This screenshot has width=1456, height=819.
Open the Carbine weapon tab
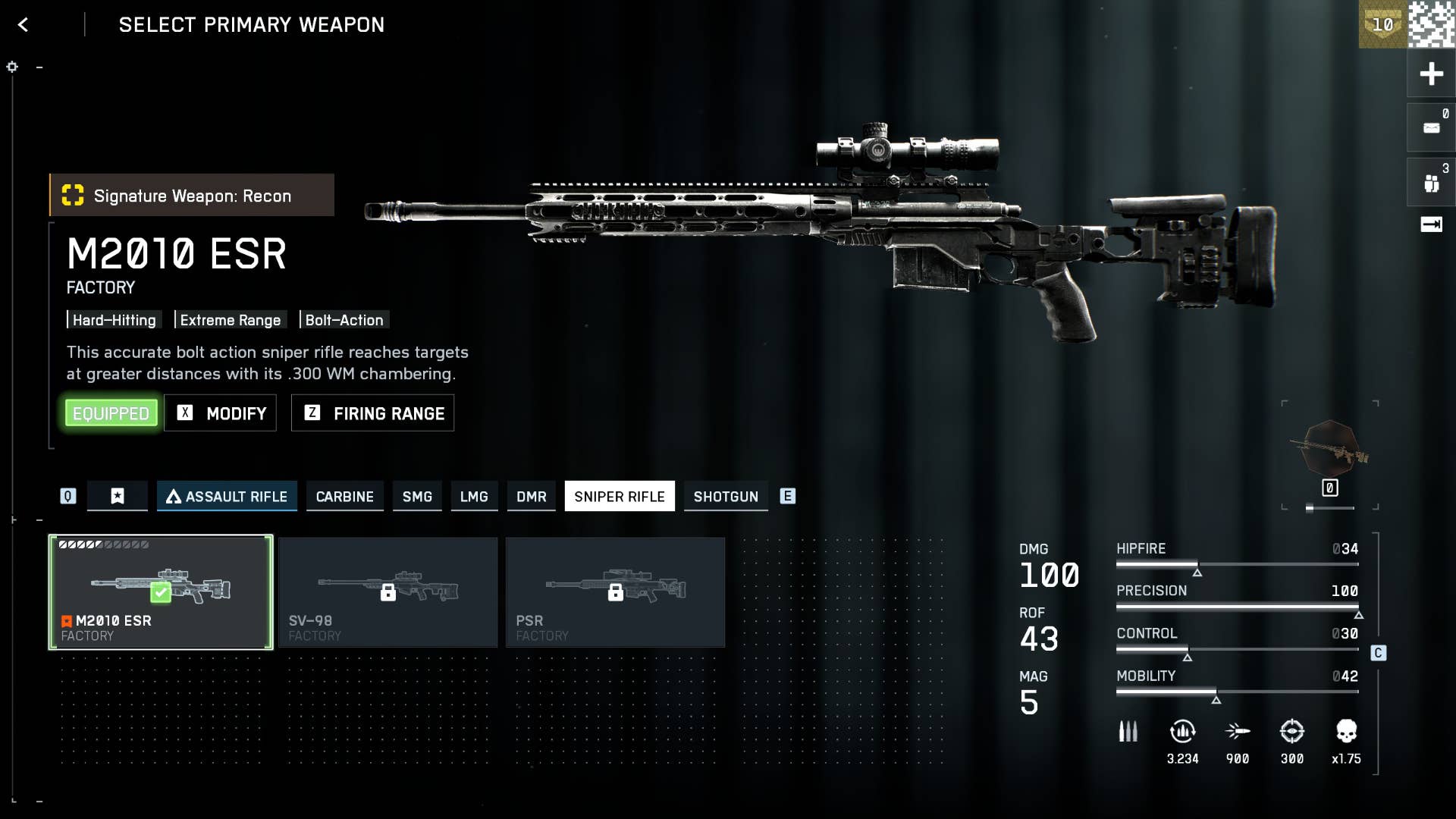[344, 497]
